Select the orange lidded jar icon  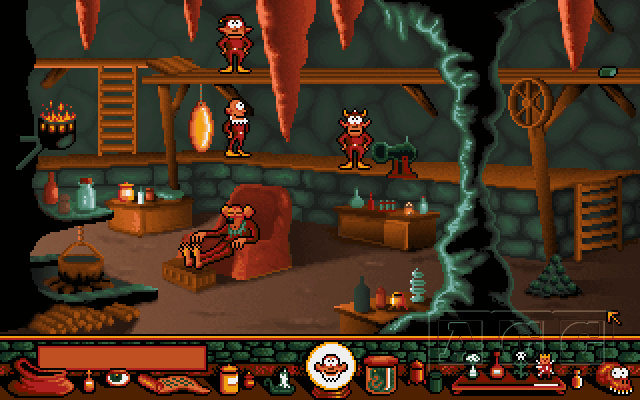(x=230, y=378)
